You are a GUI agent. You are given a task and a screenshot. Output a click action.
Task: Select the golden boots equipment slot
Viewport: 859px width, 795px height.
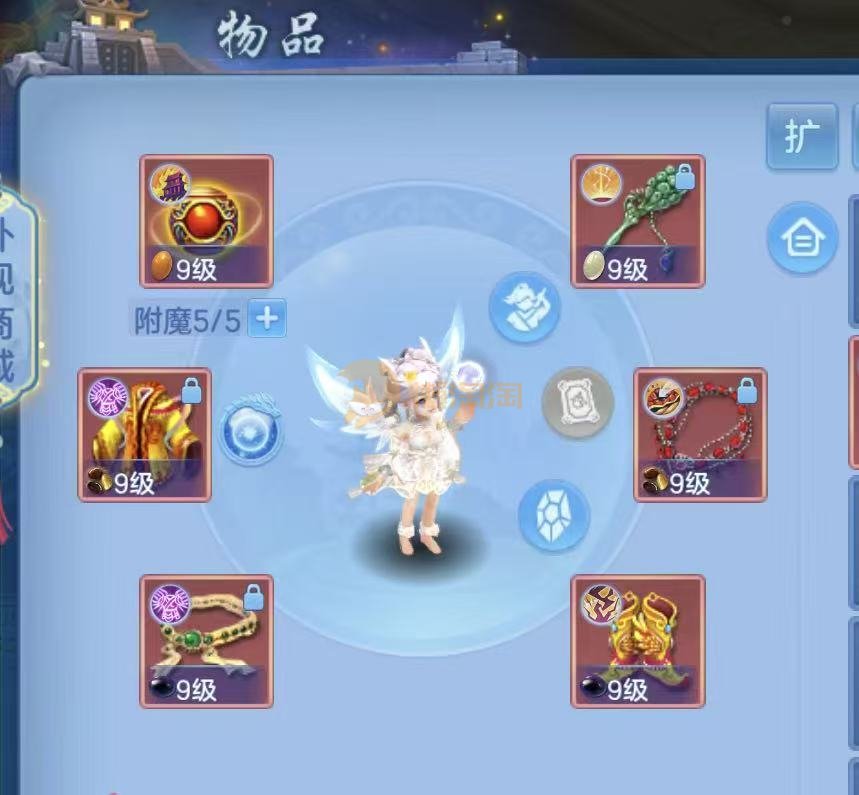coord(638,641)
